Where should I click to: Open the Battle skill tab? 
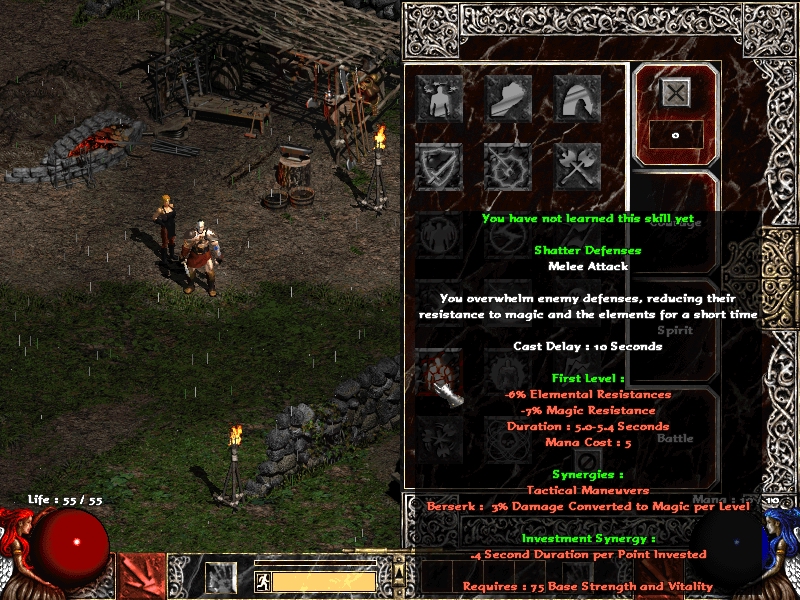675,438
